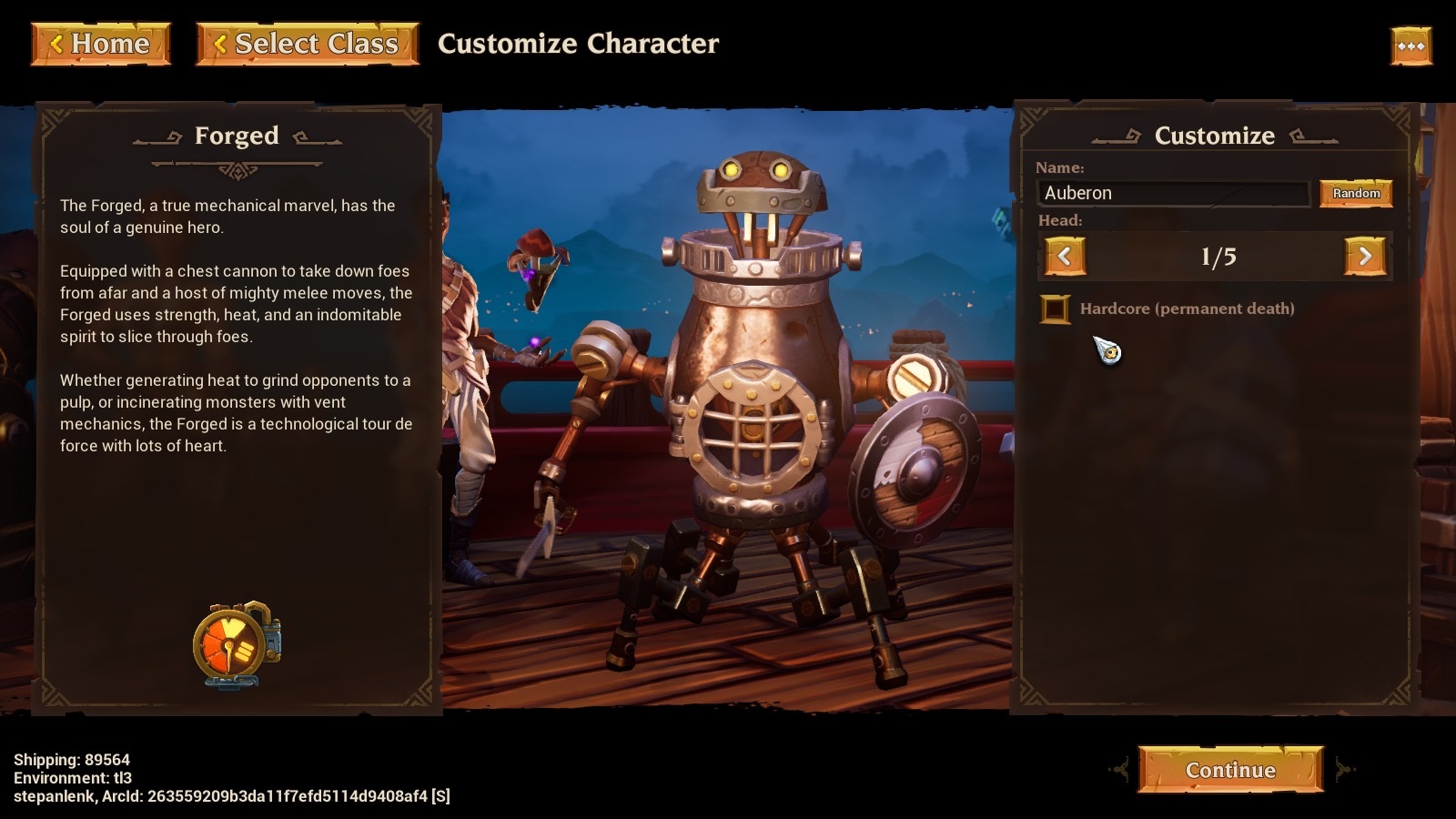
Task: Choose the previous head style
Action: click(x=1065, y=257)
